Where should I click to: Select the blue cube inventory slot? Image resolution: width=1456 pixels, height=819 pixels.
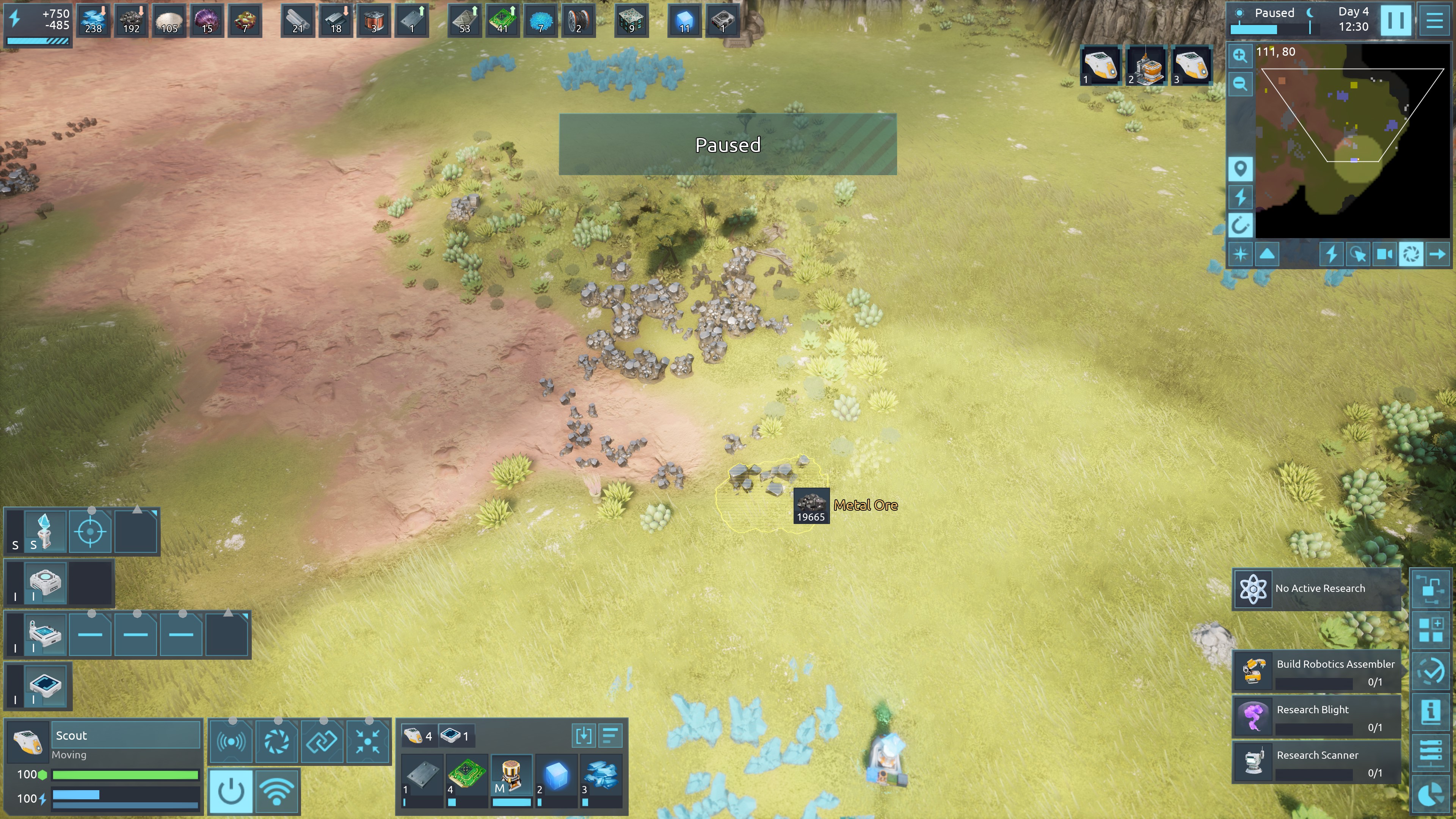click(x=556, y=775)
